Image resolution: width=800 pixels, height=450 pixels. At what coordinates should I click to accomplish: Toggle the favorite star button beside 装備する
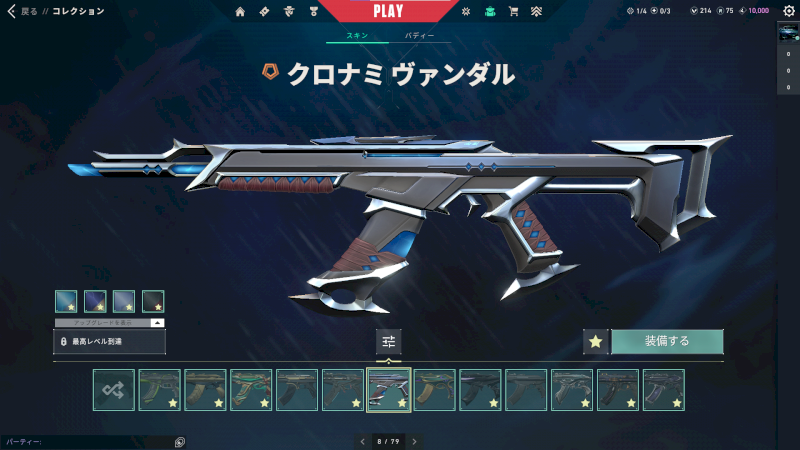(x=596, y=341)
